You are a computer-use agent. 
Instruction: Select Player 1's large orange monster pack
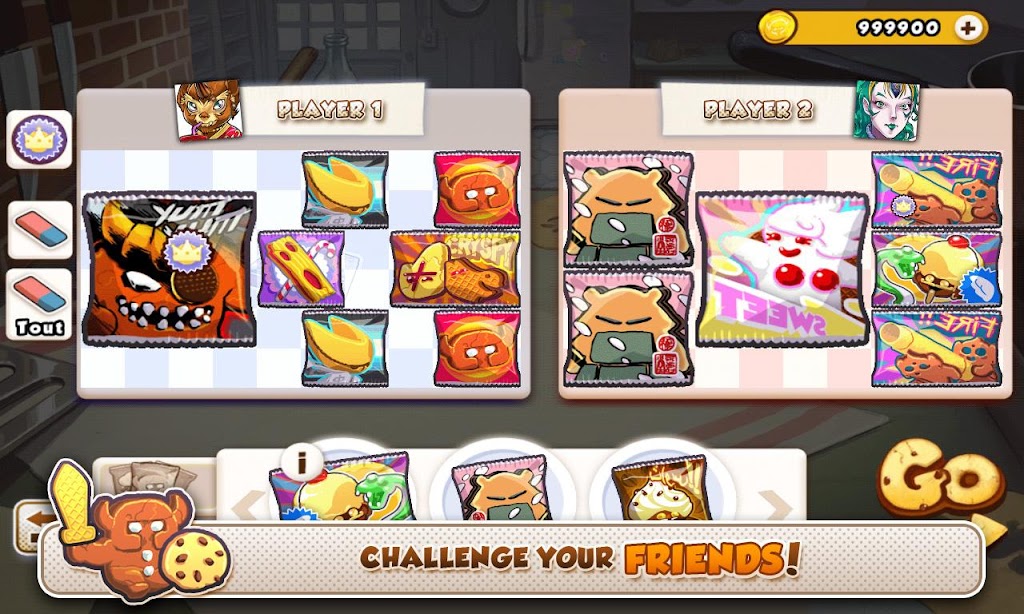pos(168,268)
